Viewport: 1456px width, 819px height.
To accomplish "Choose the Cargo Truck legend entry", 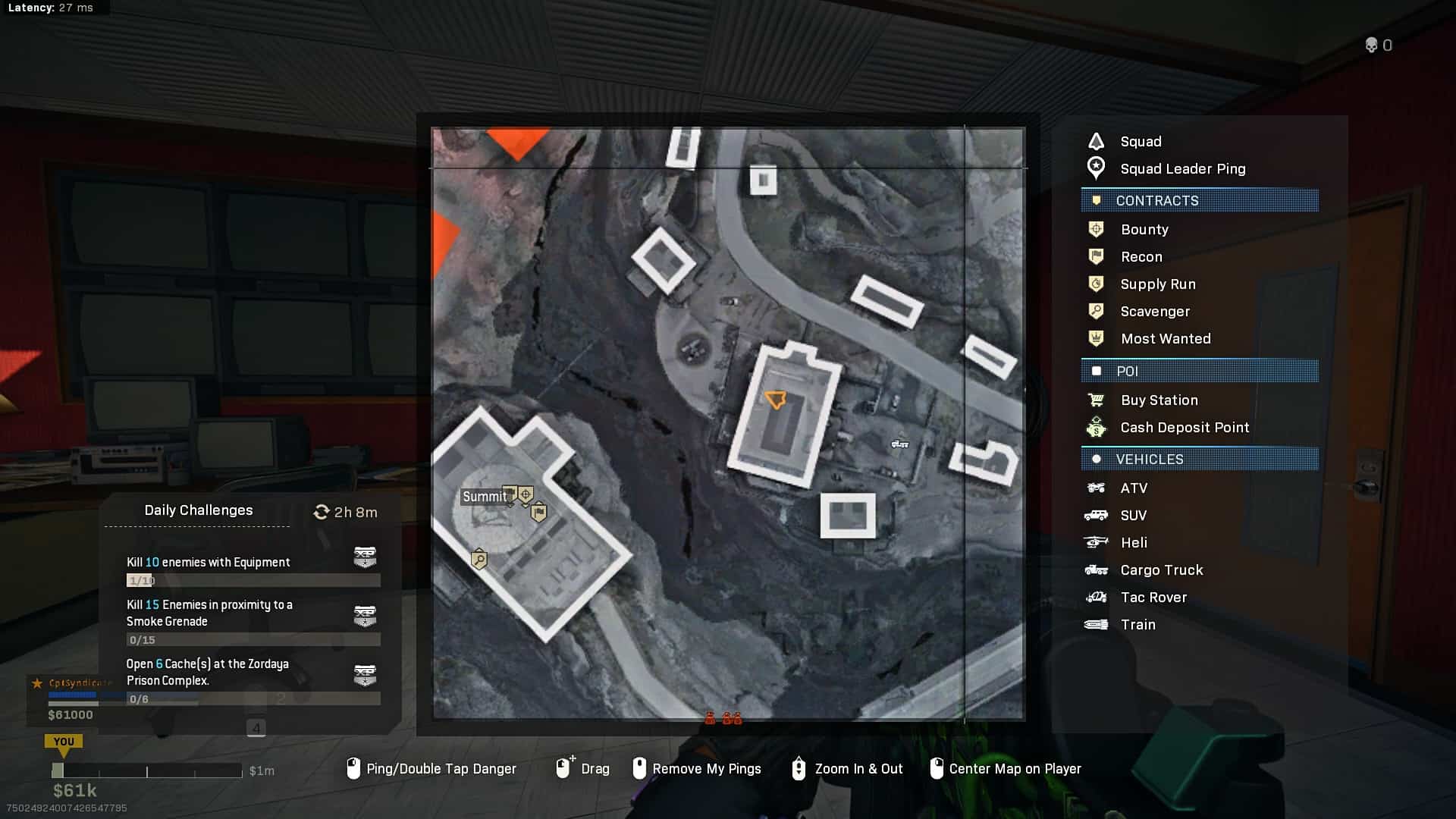I will (x=1161, y=570).
